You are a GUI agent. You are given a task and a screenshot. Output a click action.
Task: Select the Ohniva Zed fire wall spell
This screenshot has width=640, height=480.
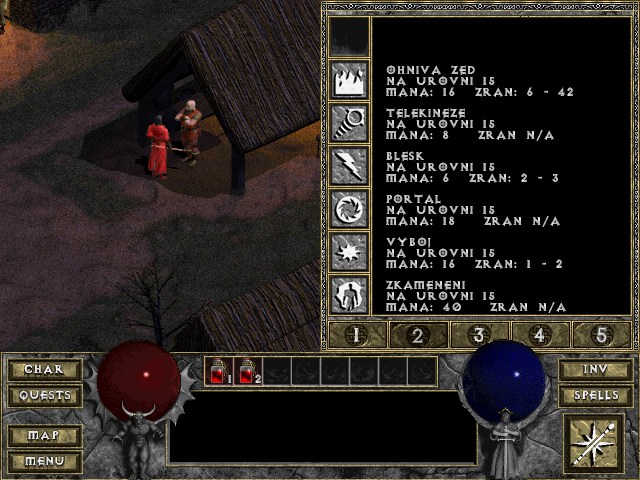tap(350, 79)
